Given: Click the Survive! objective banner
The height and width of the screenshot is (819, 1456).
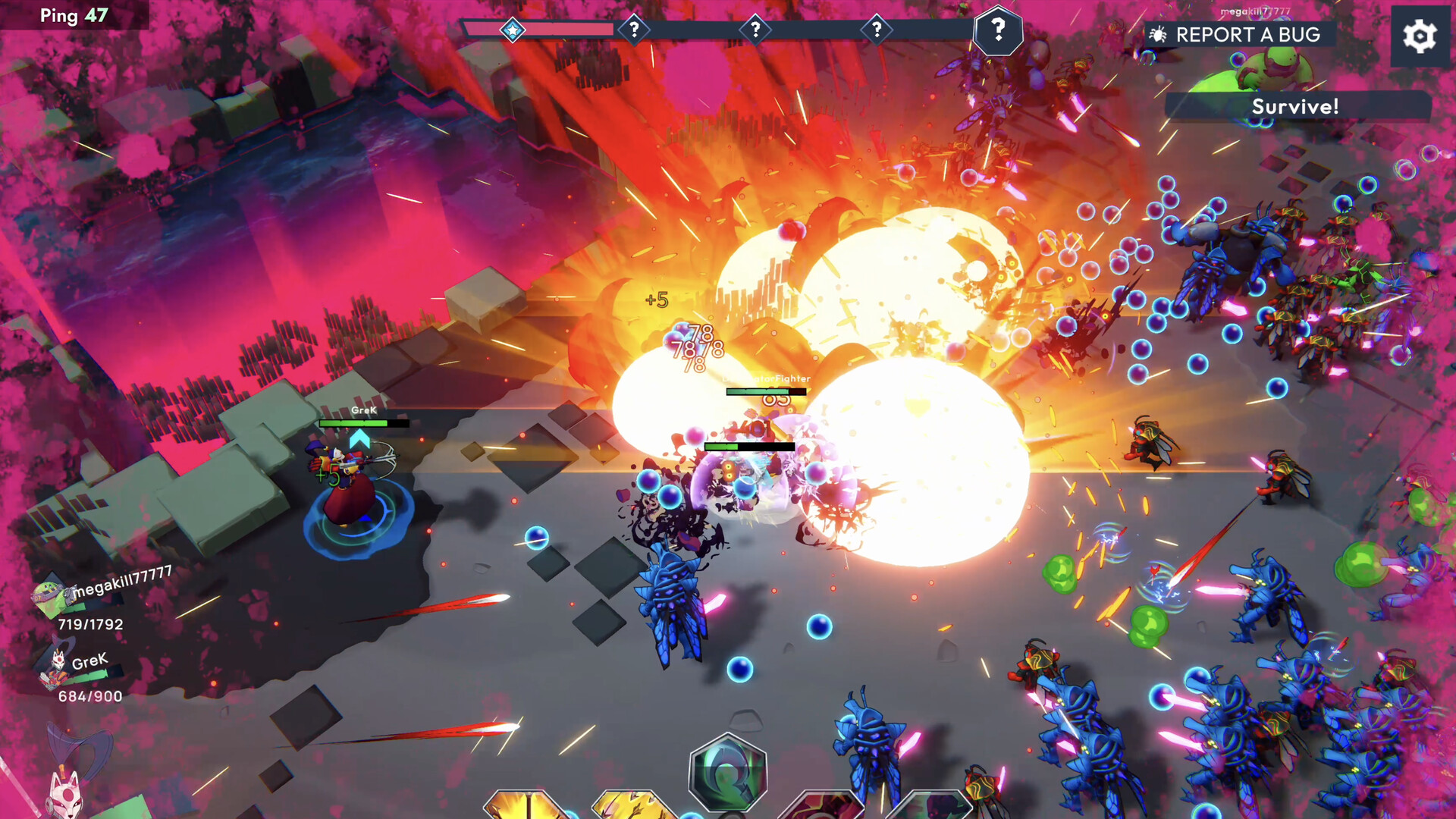Looking at the screenshot, I should 1295,107.
